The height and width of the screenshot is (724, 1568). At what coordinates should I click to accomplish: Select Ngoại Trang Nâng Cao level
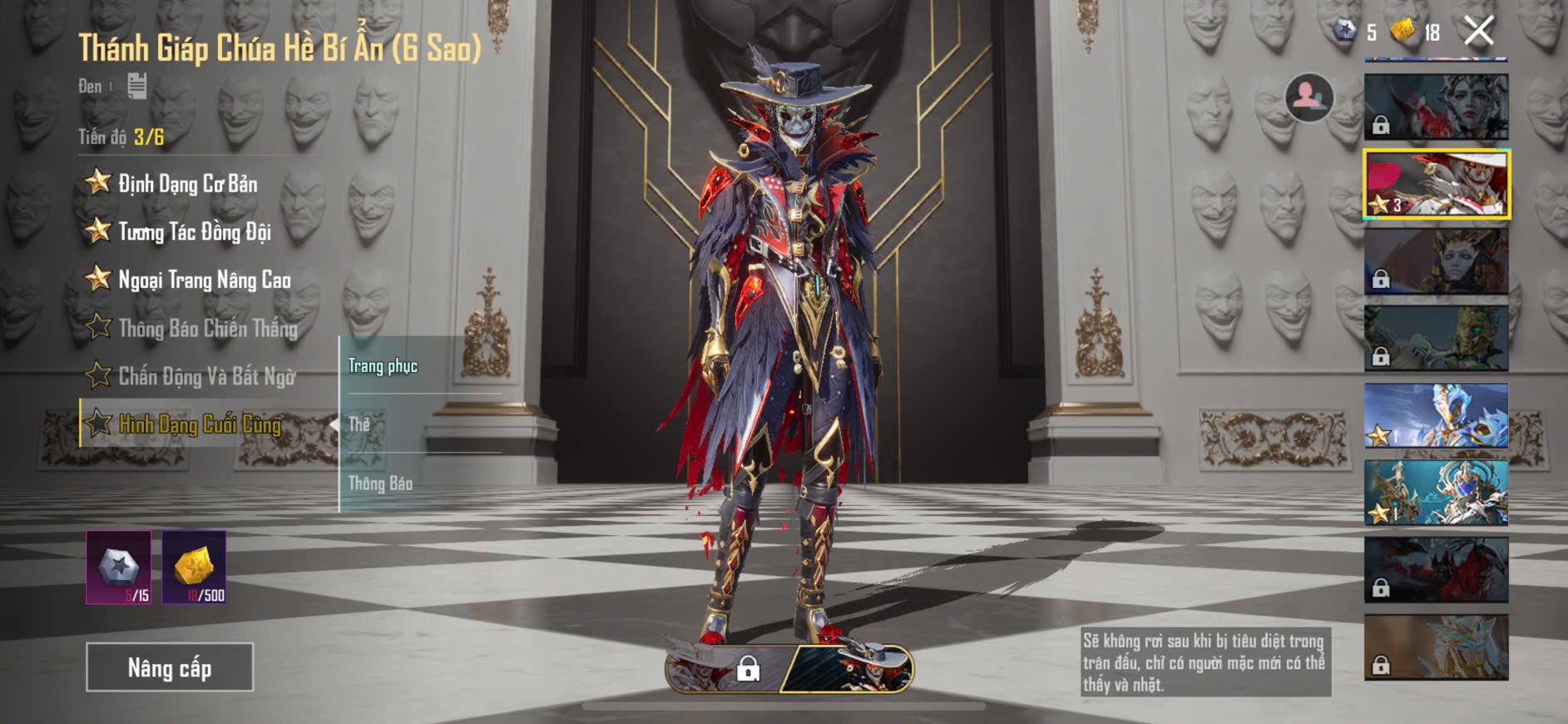pos(204,280)
